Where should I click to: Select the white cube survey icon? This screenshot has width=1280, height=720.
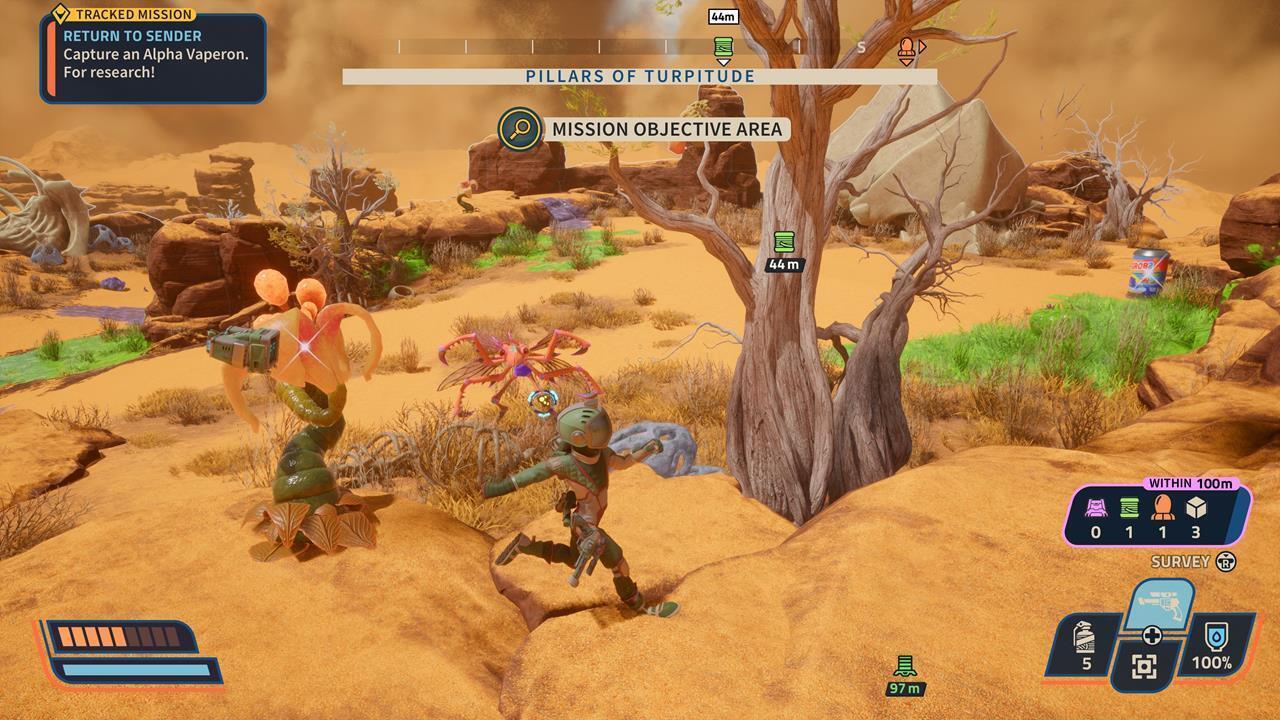tap(1196, 509)
